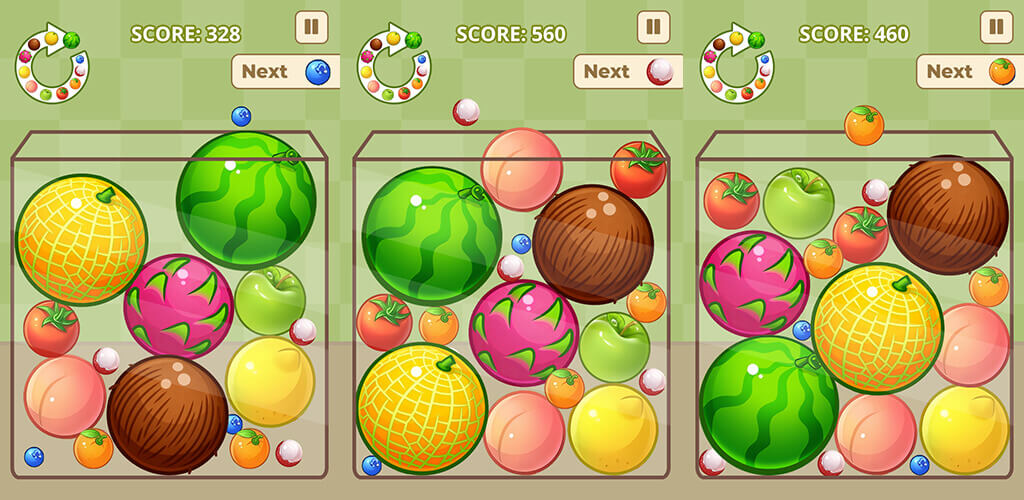Click the Next panel showing a blueberry
This screenshot has width=1024, height=500.
coord(286,71)
